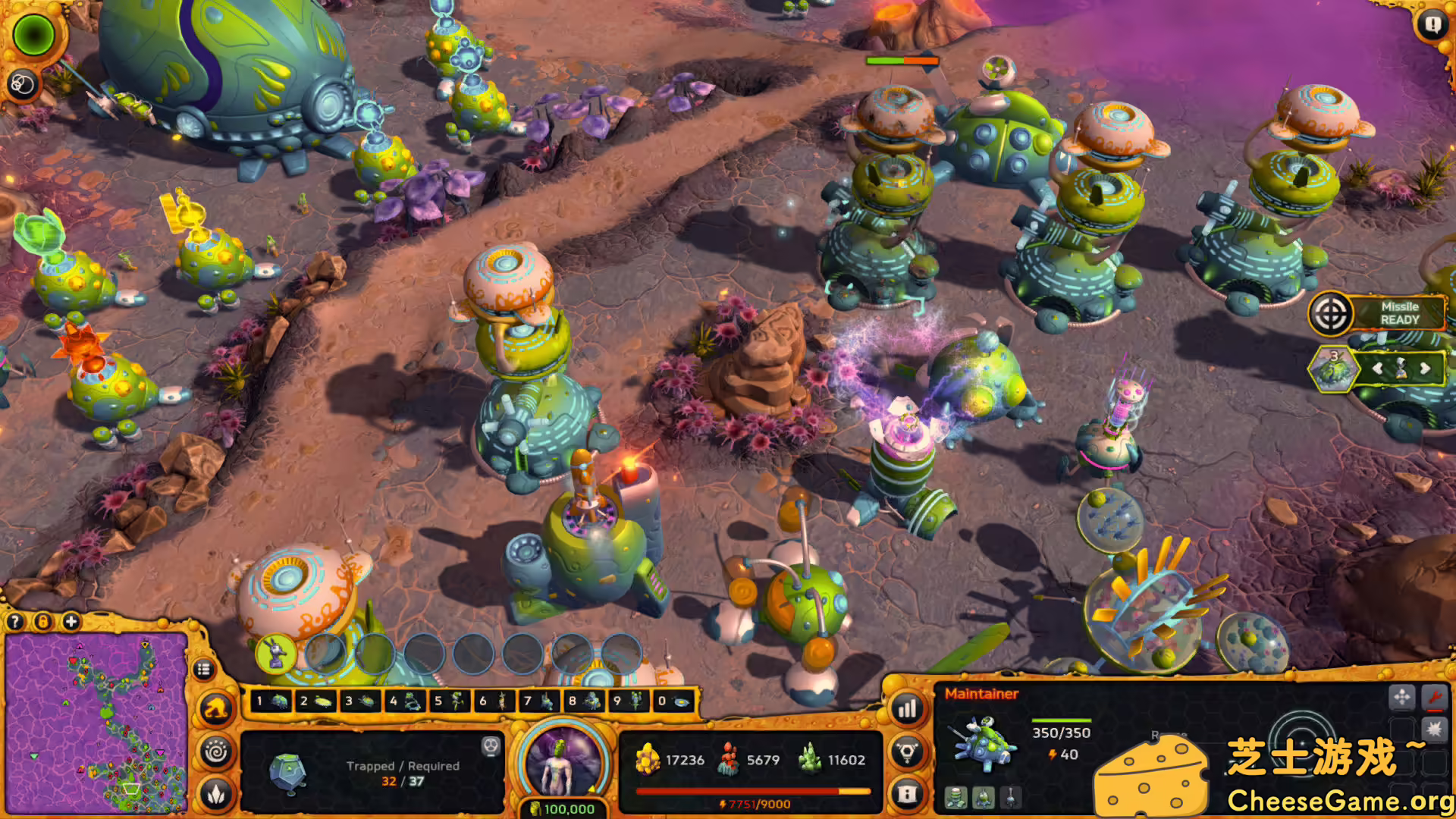Activate the red wrench repair command
1456x819 pixels.
click(1434, 696)
